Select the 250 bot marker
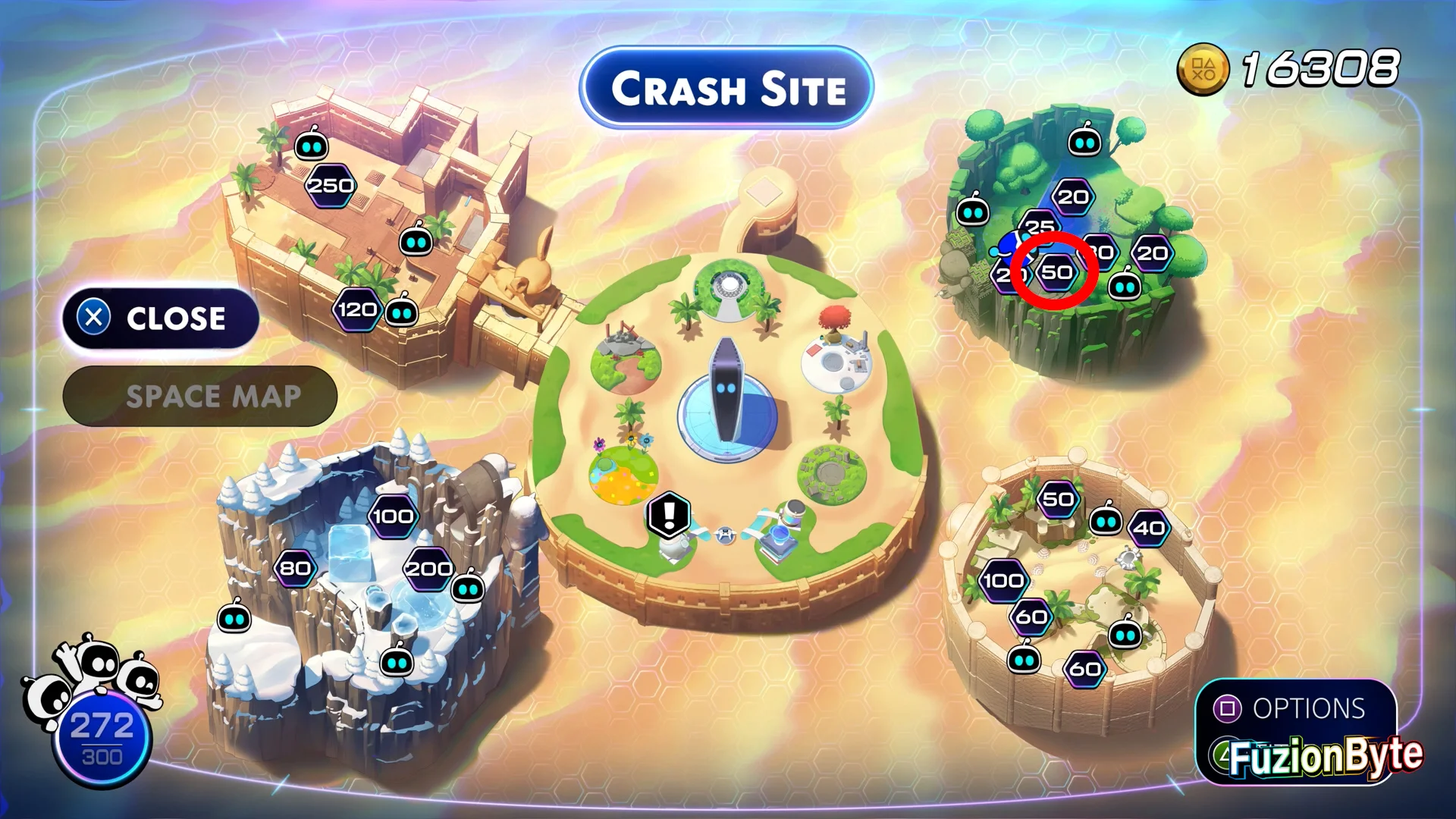This screenshot has width=1456, height=819. [x=331, y=186]
